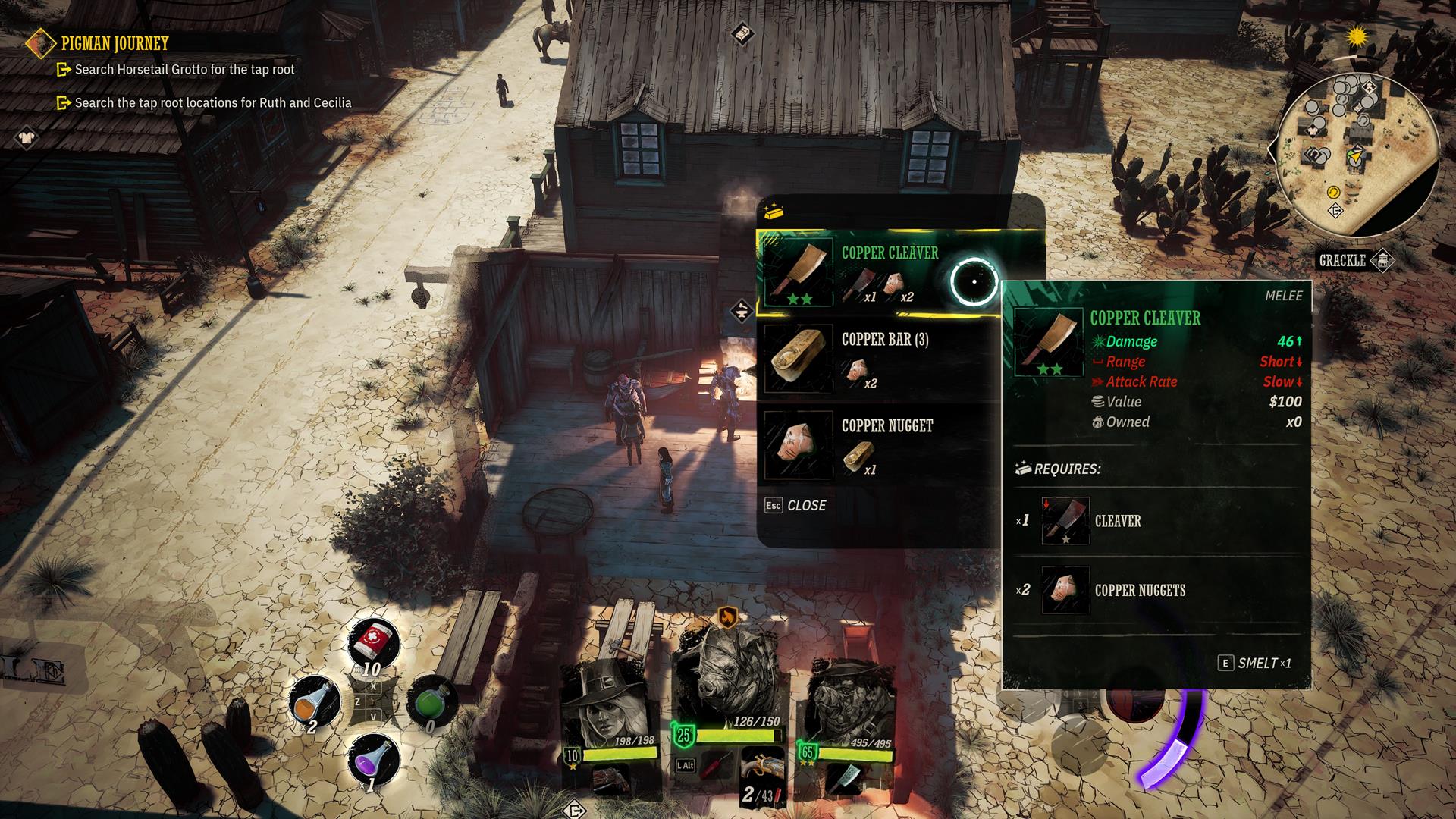Click the shirt icon under objectives
Screen dimensions: 1456x819
27,138
